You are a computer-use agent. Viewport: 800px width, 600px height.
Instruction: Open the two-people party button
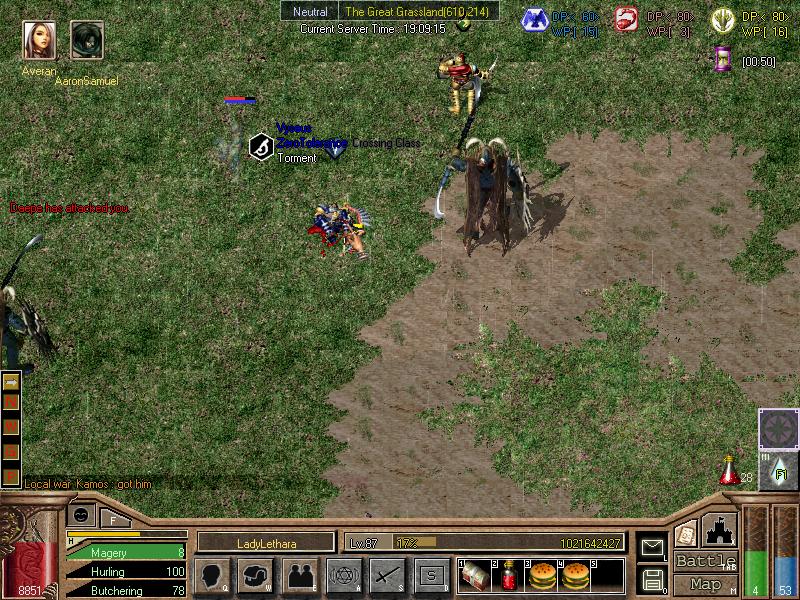pyautogui.click(x=300, y=575)
